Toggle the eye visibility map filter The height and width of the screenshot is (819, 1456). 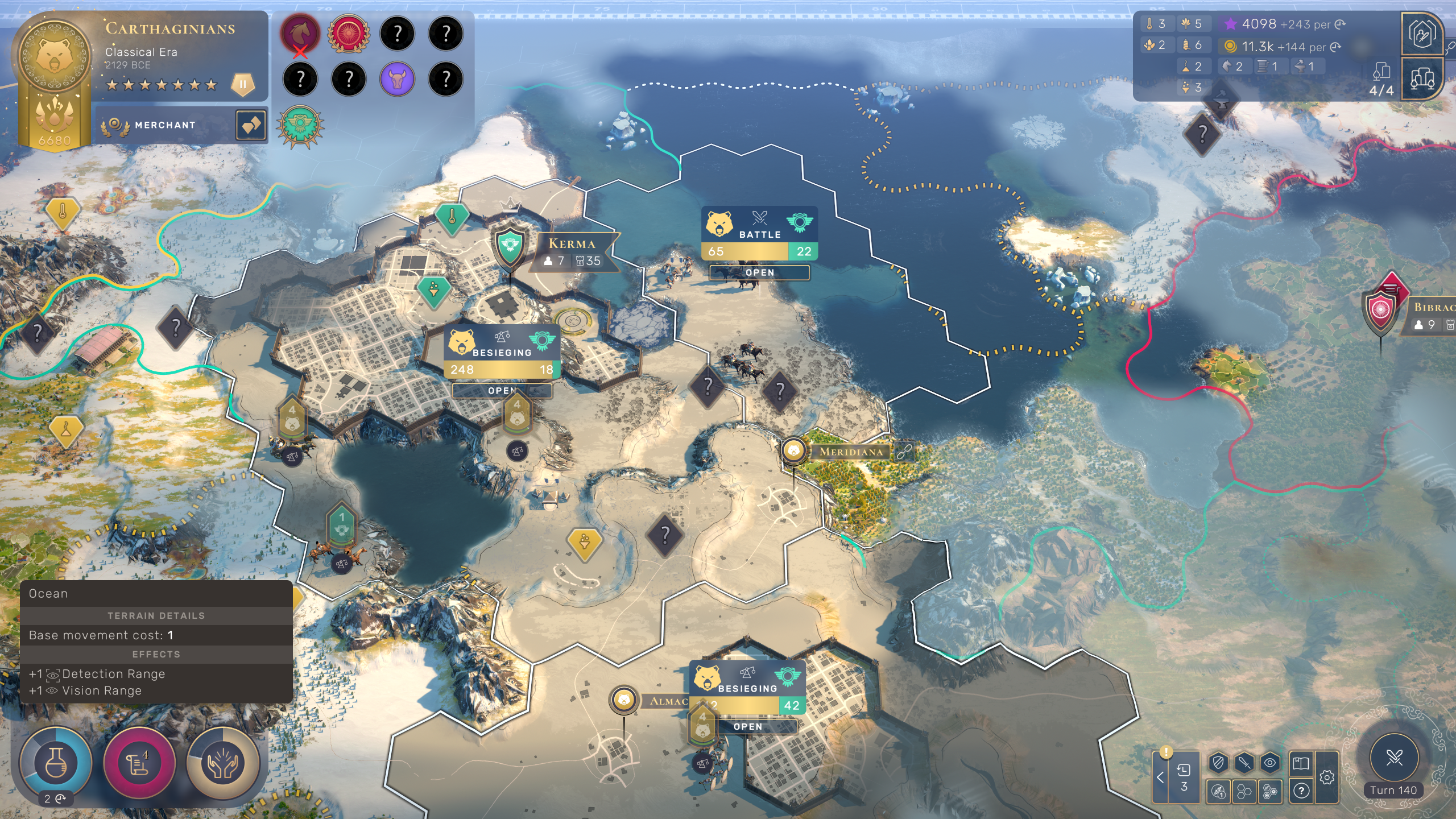coord(1270,763)
